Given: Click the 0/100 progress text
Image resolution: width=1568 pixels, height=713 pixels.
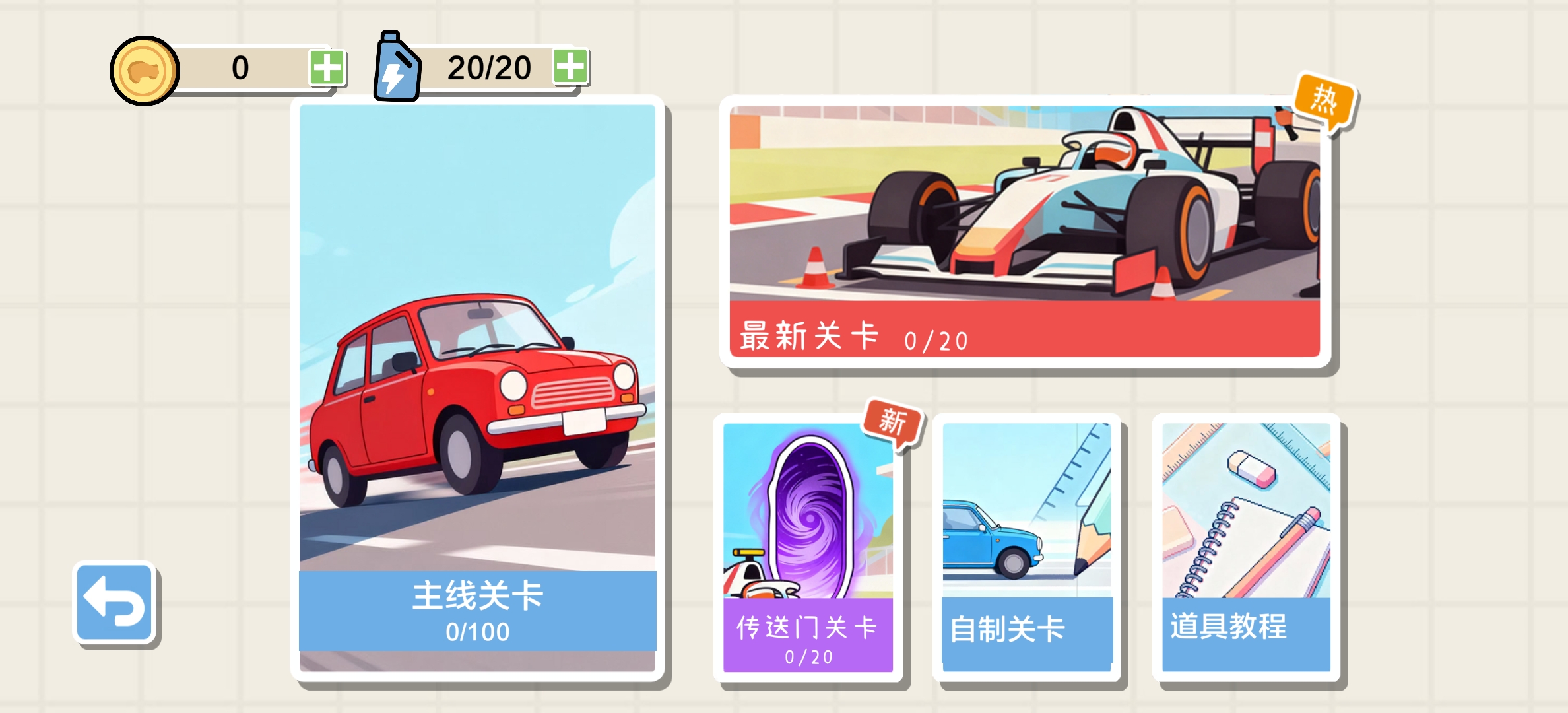Looking at the screenshot, I should pyautogui.click(x=477, y=632).
